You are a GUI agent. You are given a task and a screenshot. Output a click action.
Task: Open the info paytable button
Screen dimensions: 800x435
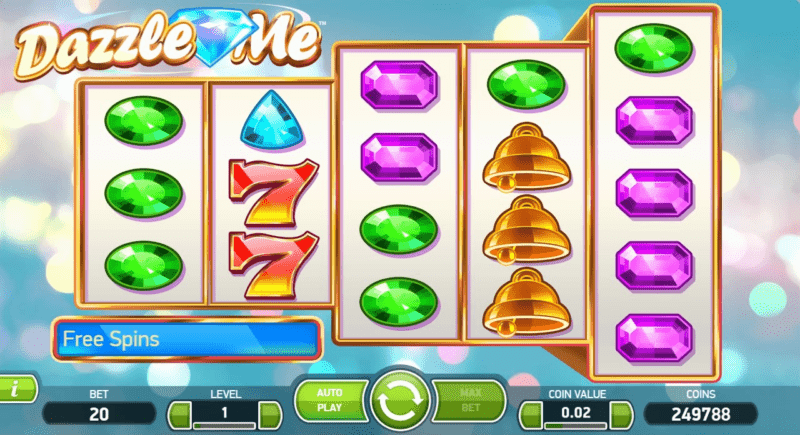[15, 389]
